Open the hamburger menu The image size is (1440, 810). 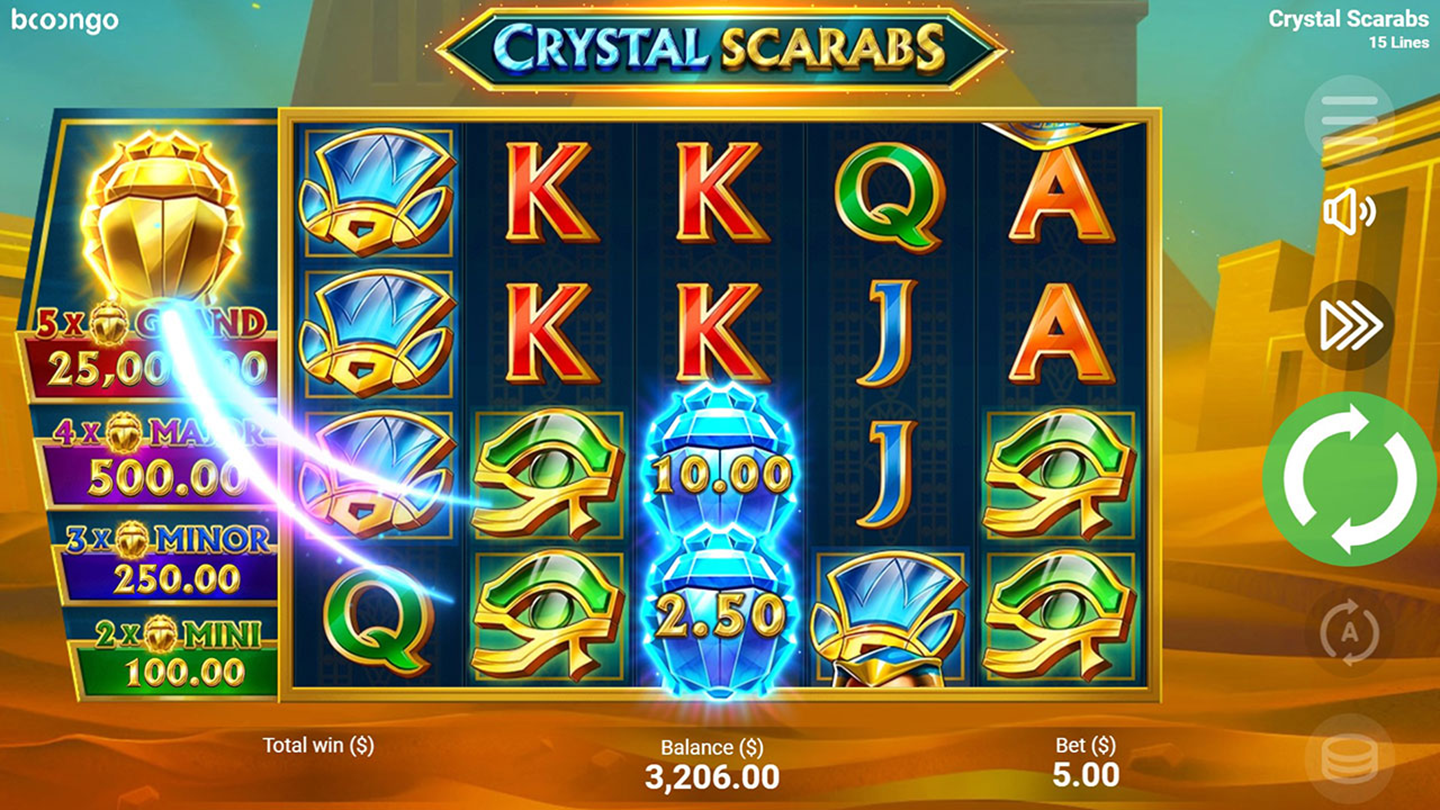(x=1349, y=118)
